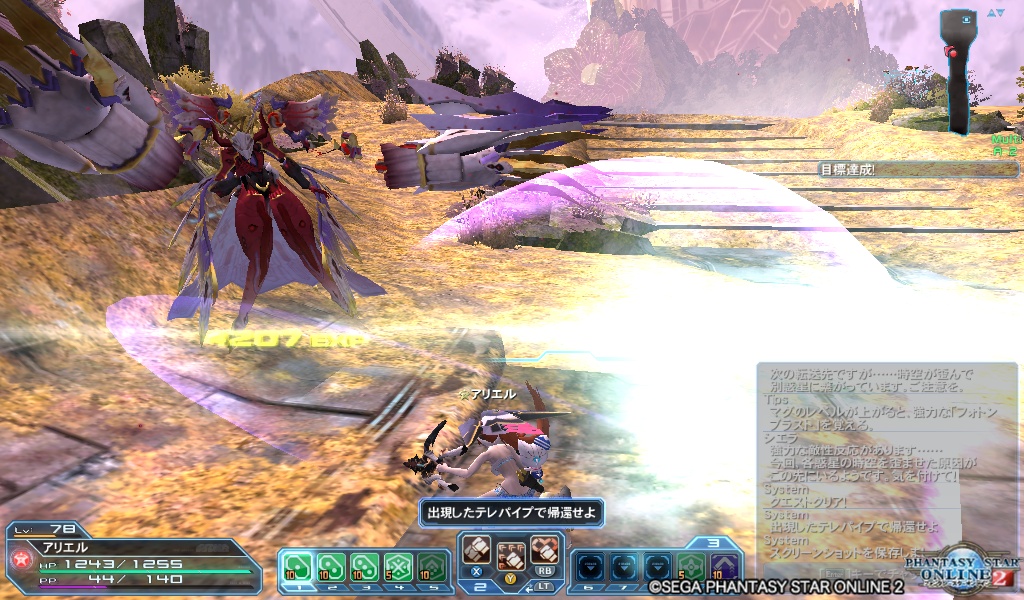This screenshot has width=1024, height=600.
Task: Use the highlighted item in subpalette slot 1
Action: pos(298,567)
